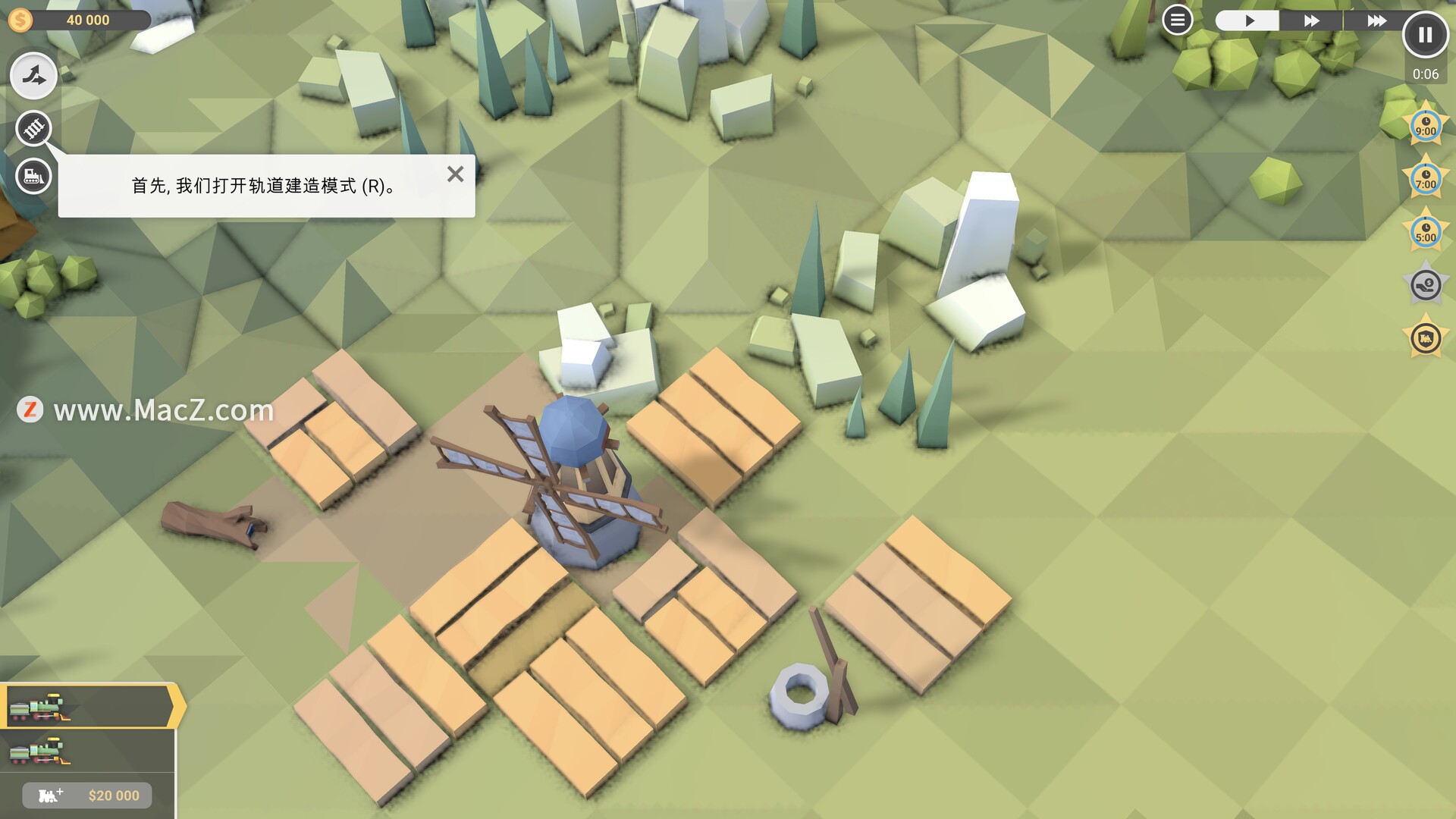The width and height of the screenshot is (1456, 819).
Task: Switch to double fast-forward speed
Action: (x=1311, y=20)
